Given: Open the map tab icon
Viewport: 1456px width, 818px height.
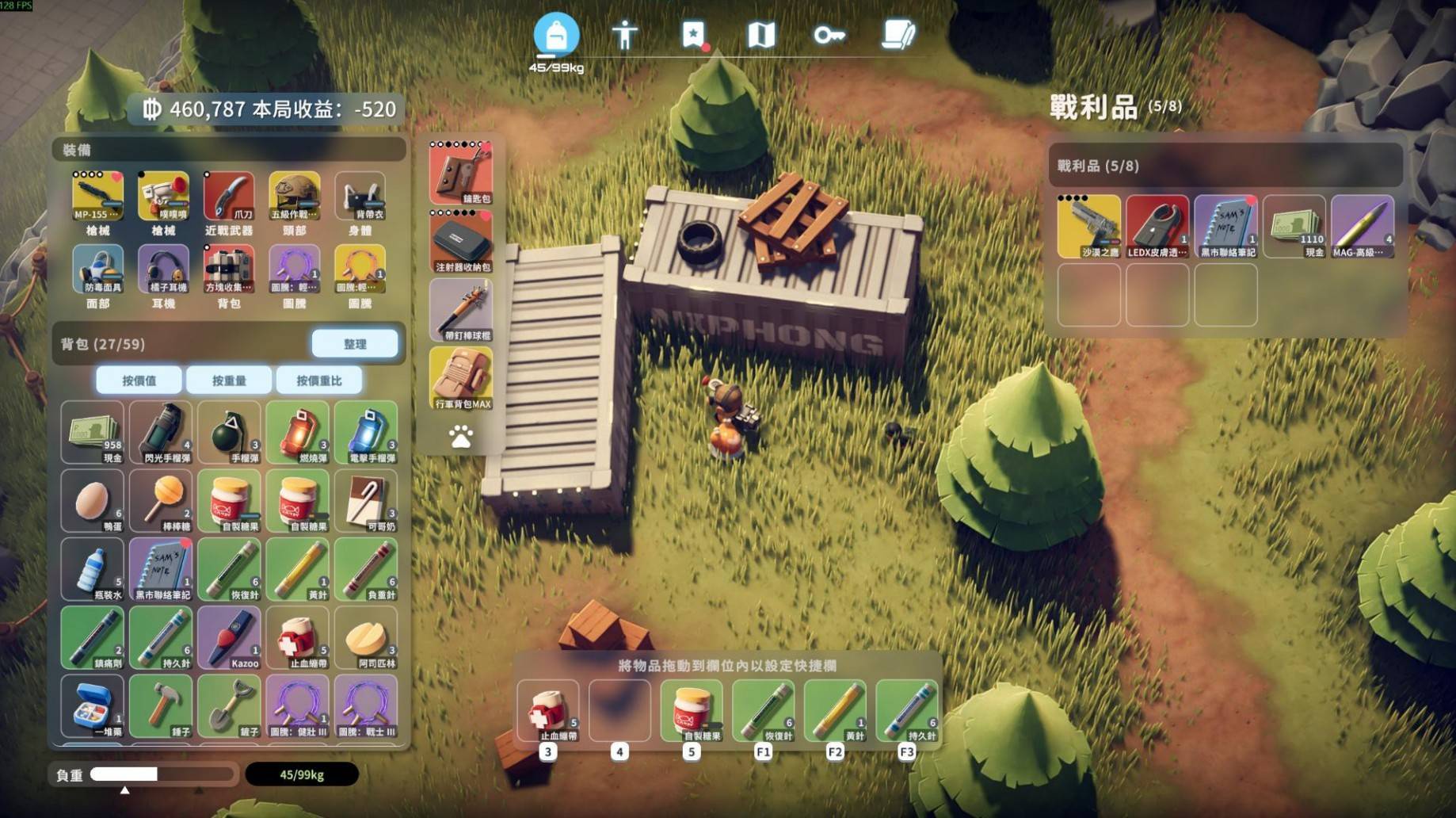Looking at the screenshot, I should 761,35.
